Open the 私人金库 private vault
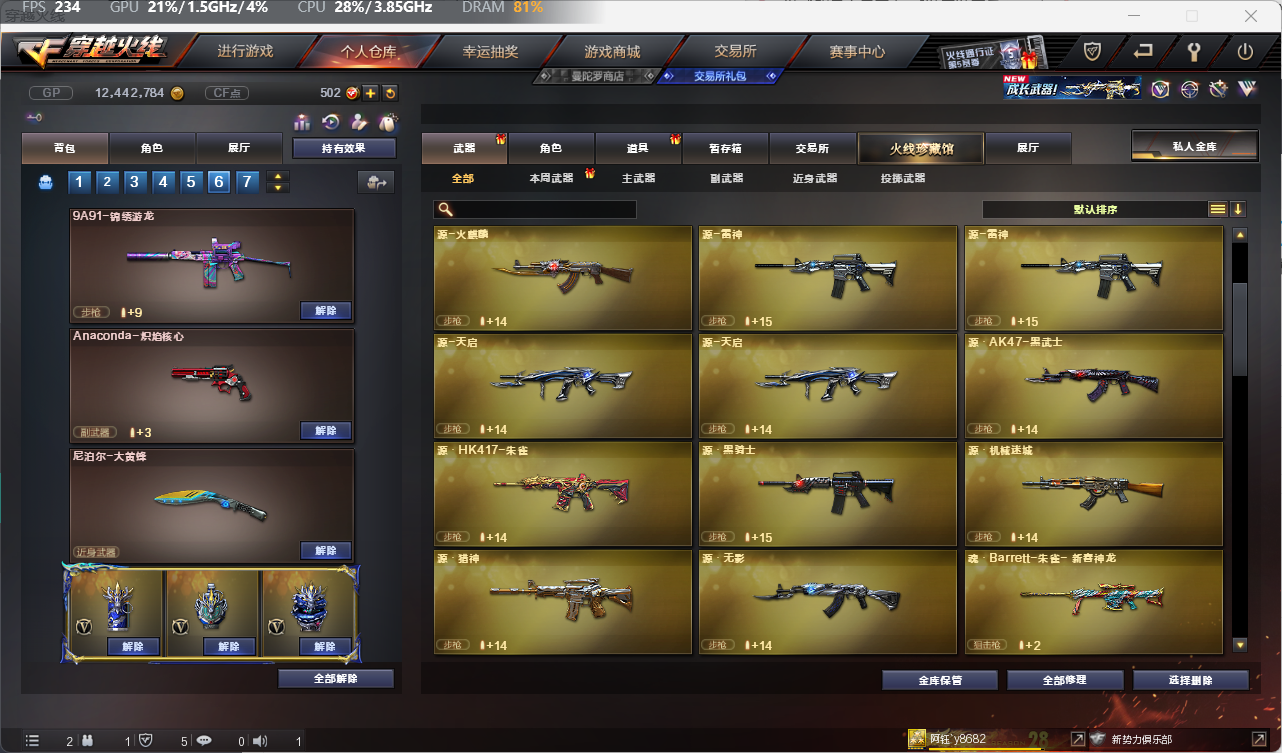 point(1194,146)
